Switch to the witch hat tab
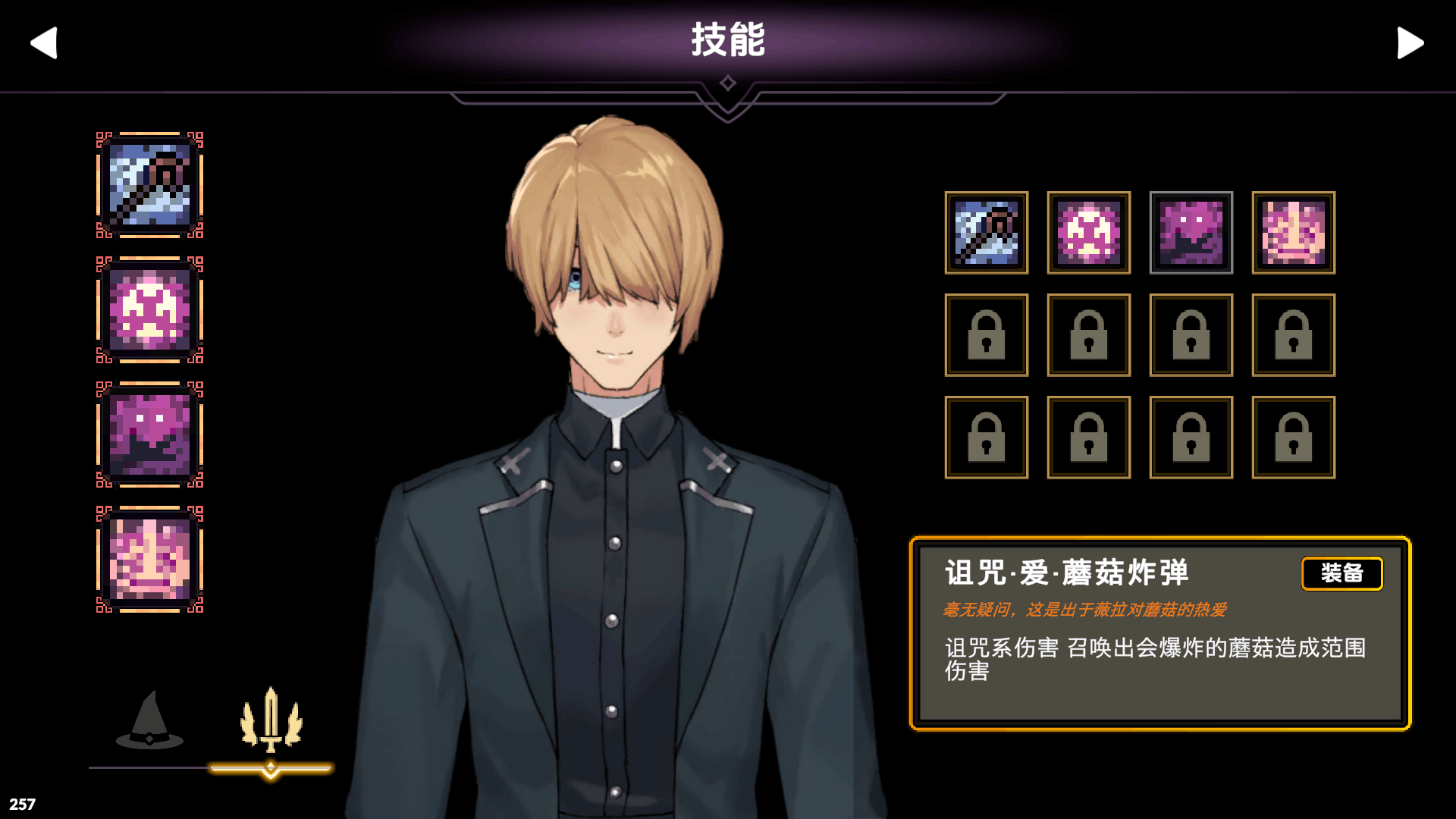The width and height of the screenshot is (1456, 819). [x=149, y=721]
